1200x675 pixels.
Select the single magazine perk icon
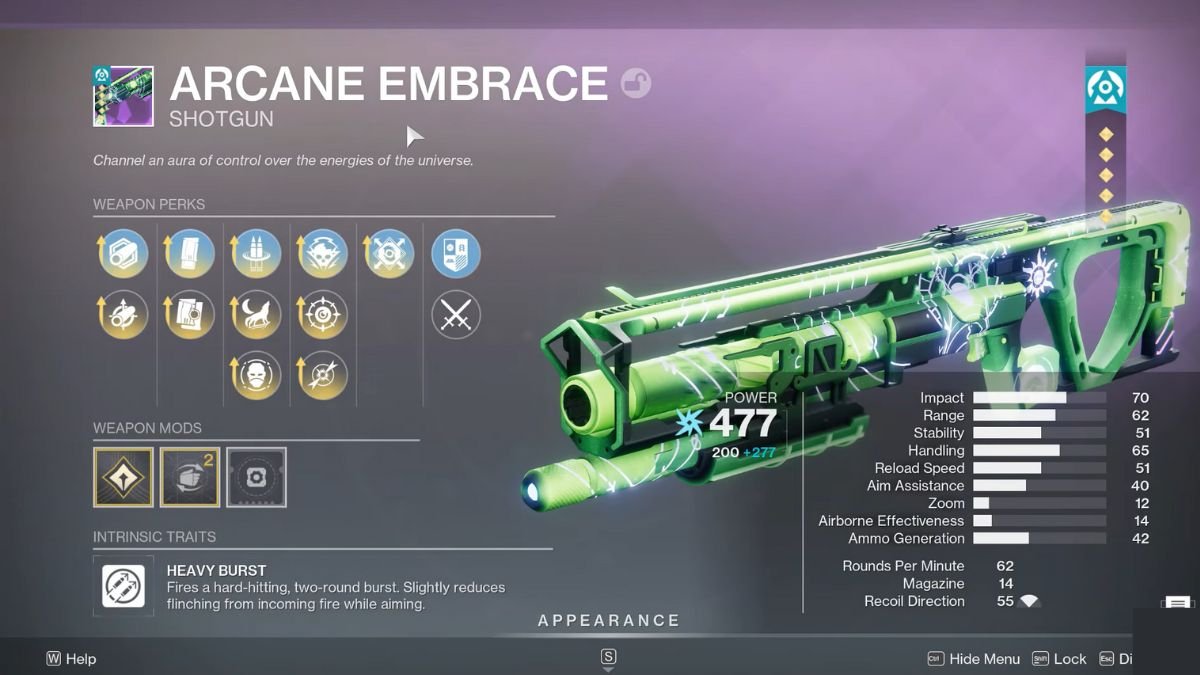click(x=190, y=254)
